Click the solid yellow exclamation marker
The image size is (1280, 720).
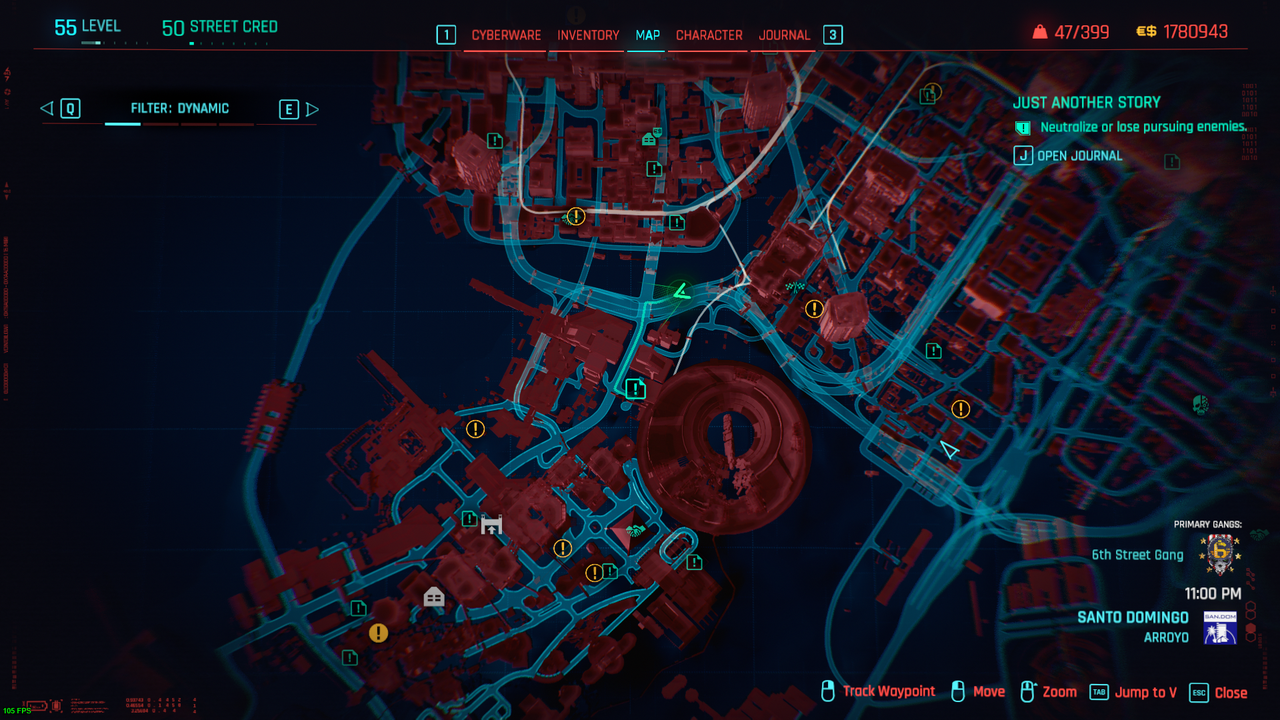[378, 633]
